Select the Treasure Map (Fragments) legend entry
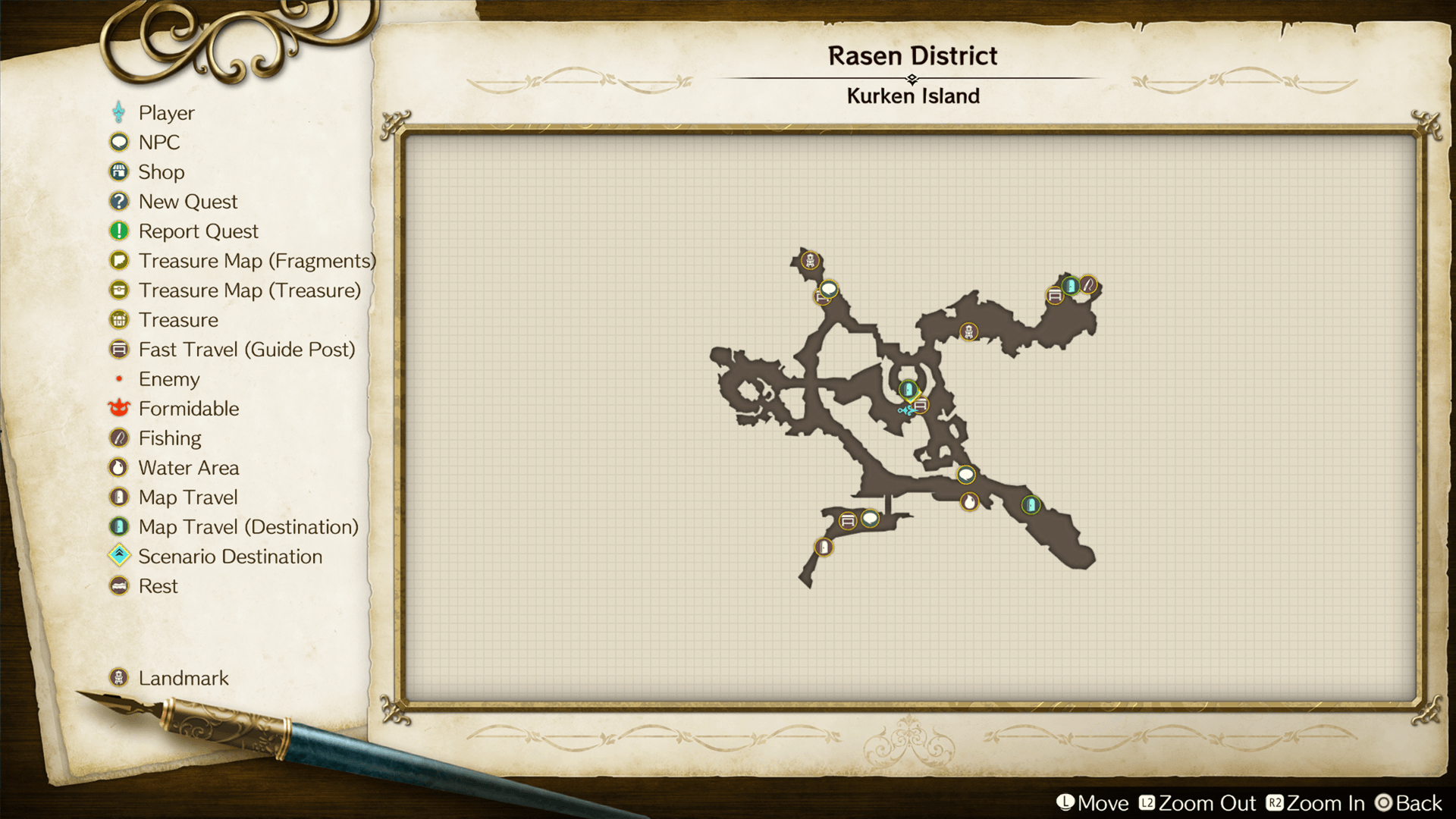The image size is (1456, 819). pyautogui.click(x=256, y=261)
